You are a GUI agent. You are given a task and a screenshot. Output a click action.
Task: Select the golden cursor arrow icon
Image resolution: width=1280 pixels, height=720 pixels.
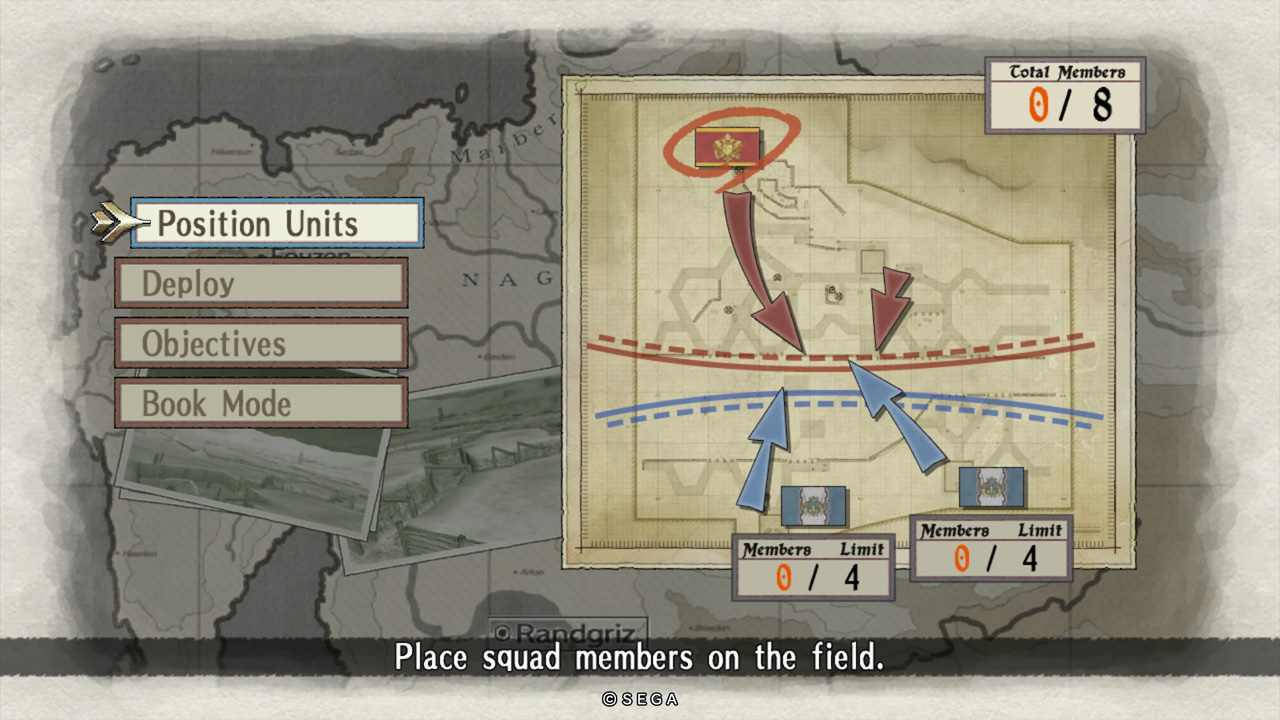[110, 222]
